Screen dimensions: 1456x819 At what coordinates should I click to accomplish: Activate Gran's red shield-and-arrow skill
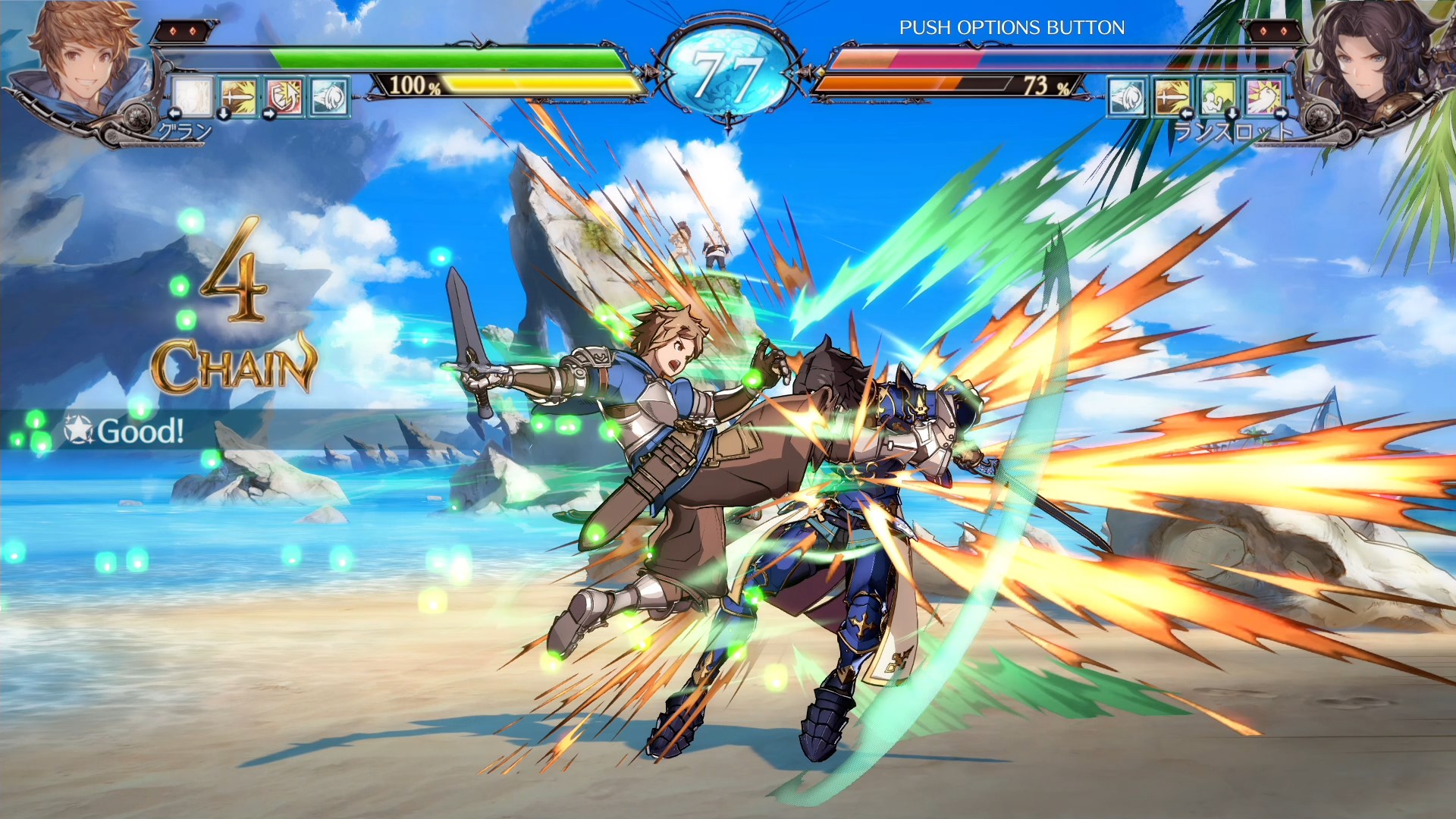pos(284,97)
